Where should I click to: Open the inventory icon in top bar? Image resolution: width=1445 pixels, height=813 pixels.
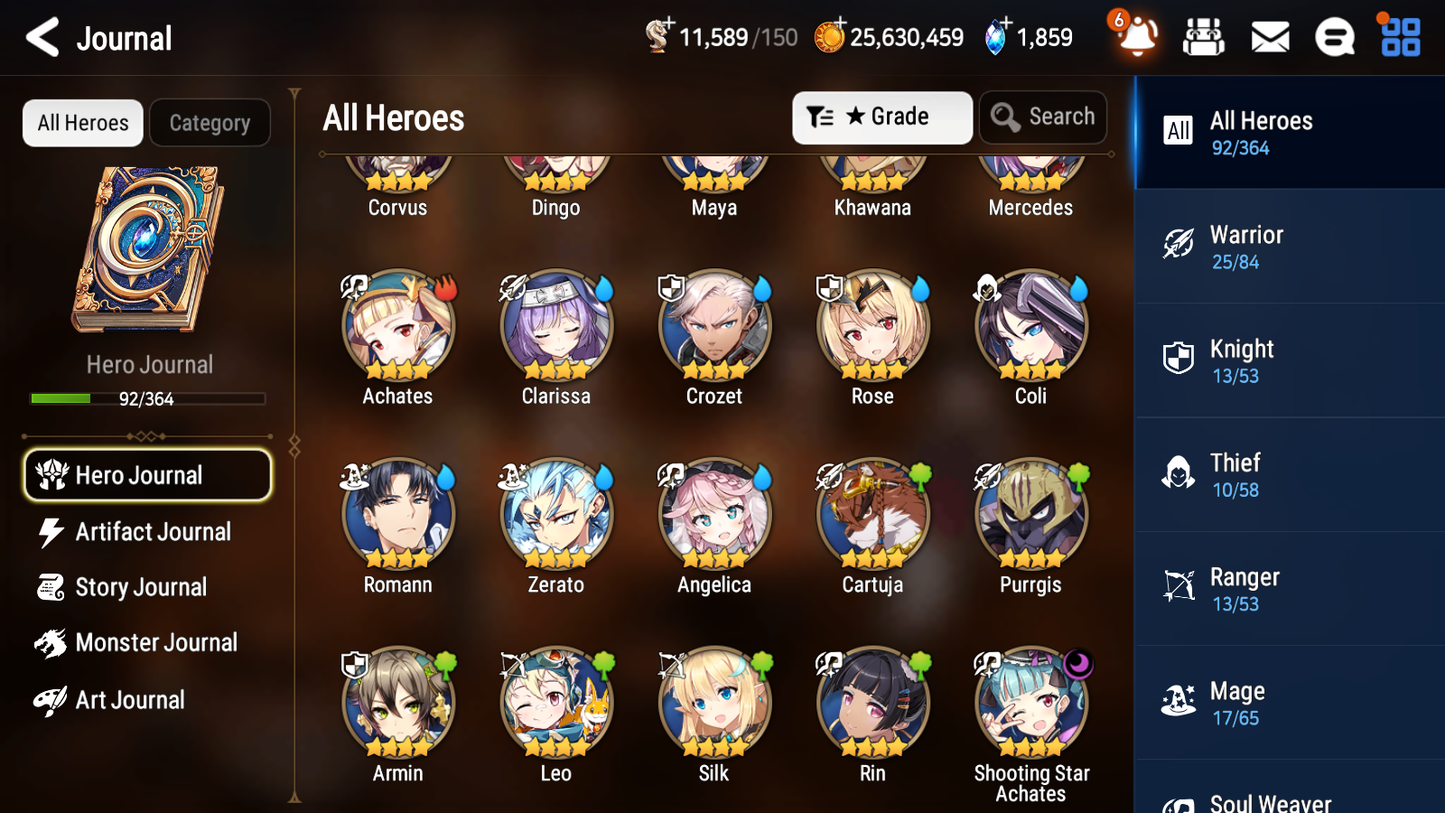click(1203, 36)
